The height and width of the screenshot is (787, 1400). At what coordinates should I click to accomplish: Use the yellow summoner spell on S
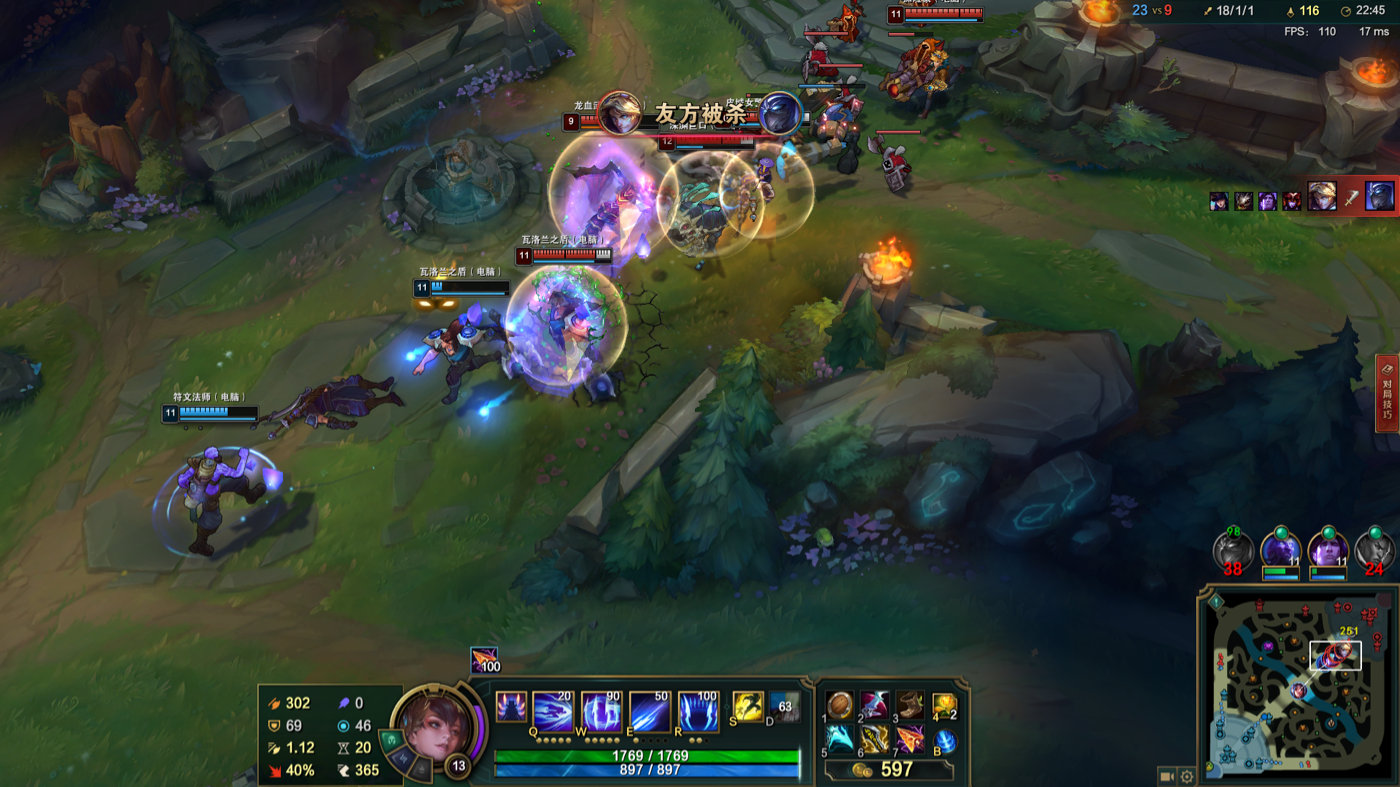pos(748,706)
